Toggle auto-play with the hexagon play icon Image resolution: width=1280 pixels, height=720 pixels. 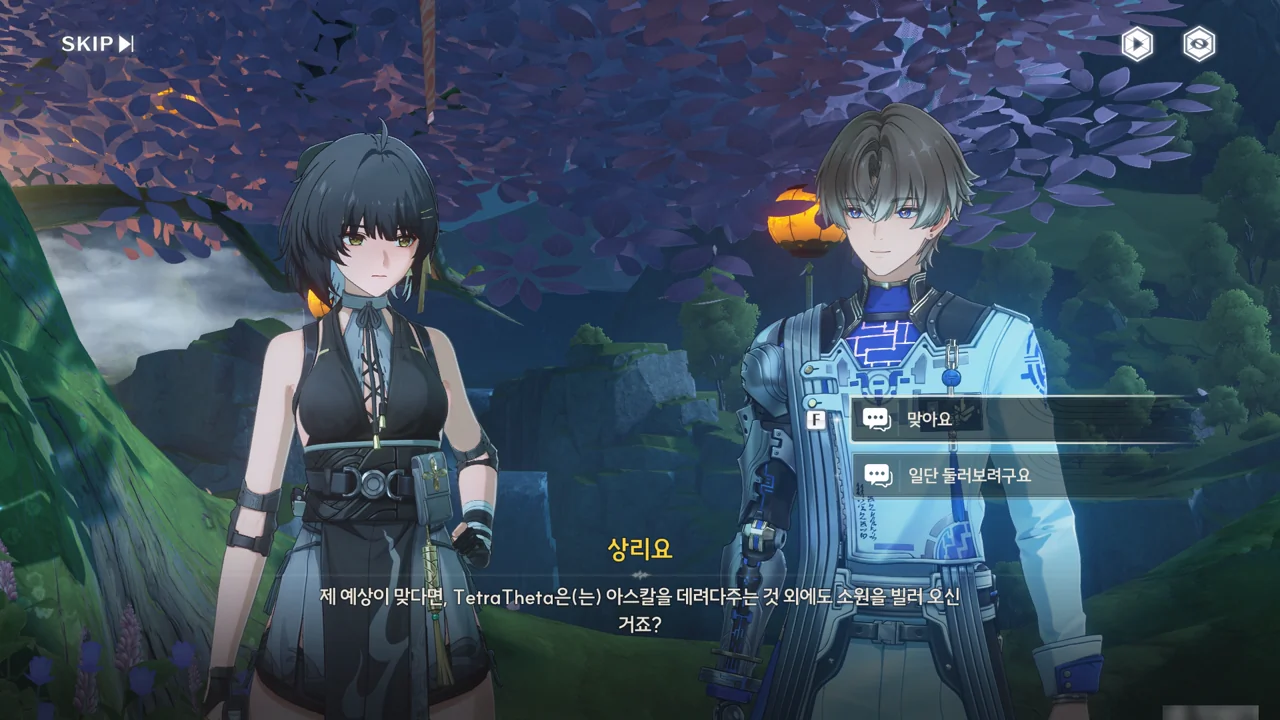click(1137, 44)
